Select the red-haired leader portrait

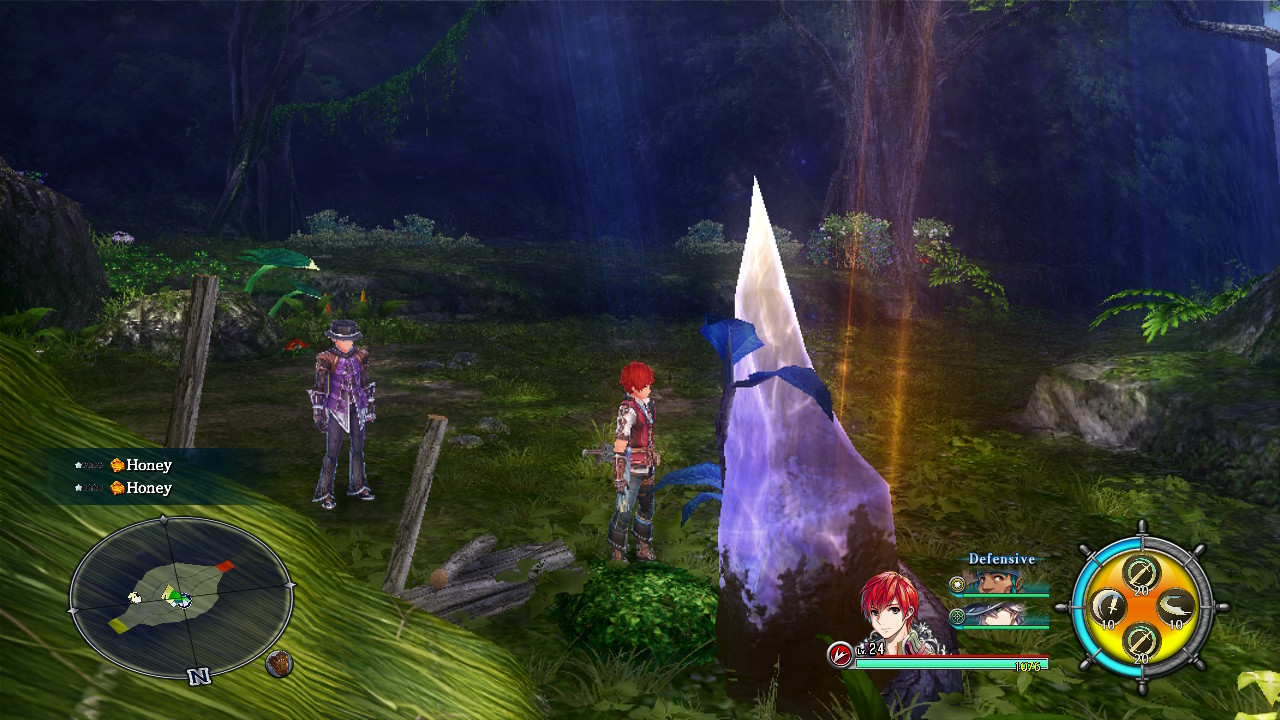click(891, 610)
